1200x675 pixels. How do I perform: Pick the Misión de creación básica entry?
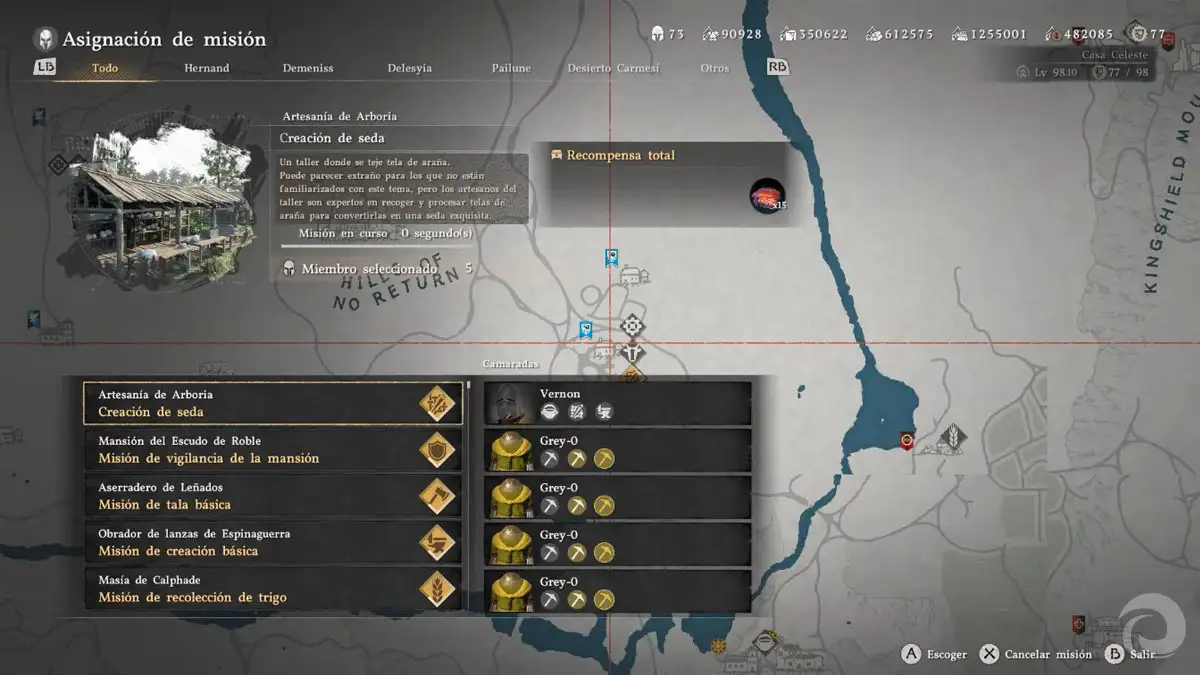click(272, 542)
